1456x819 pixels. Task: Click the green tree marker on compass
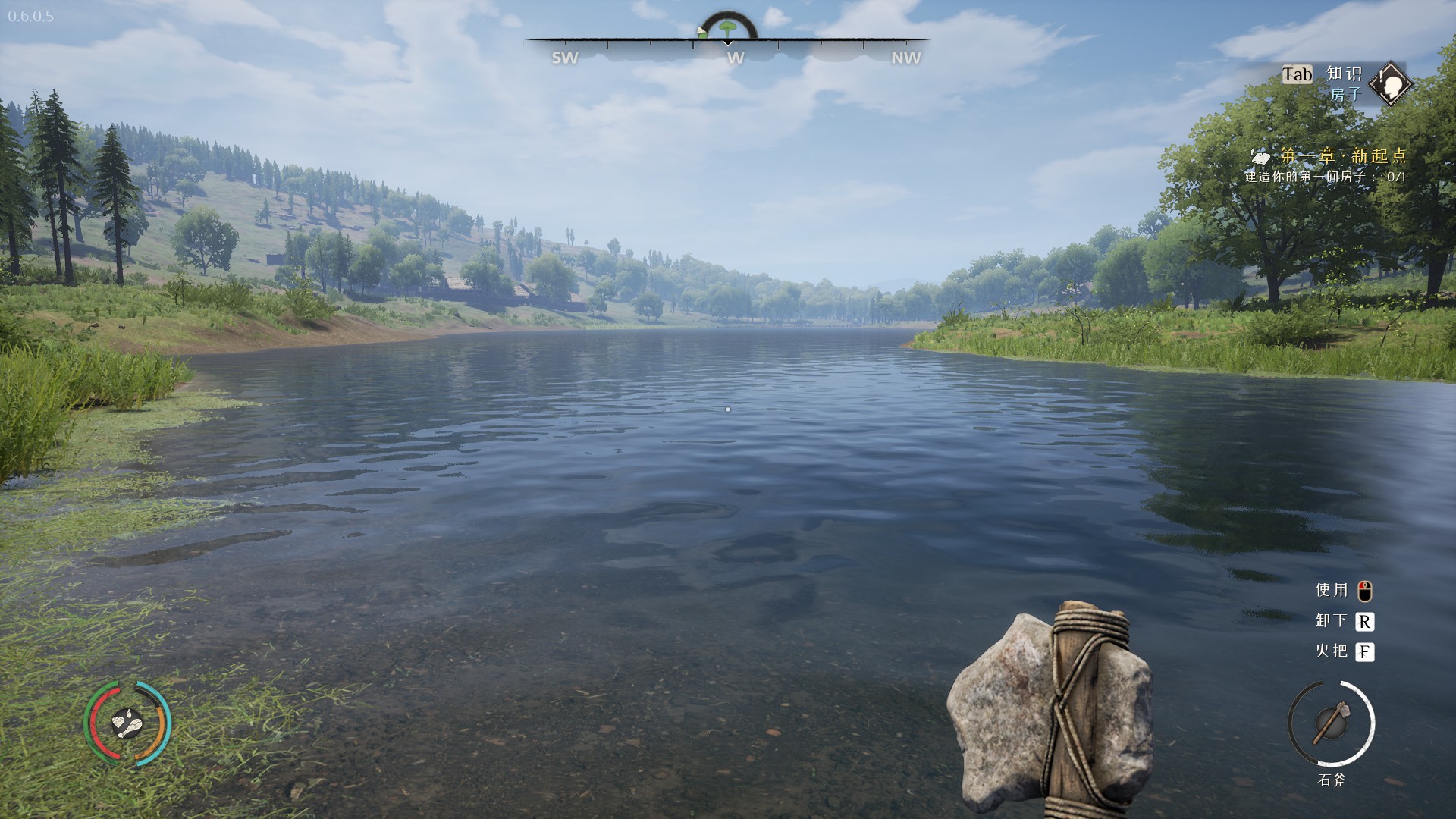click(728, 28)
